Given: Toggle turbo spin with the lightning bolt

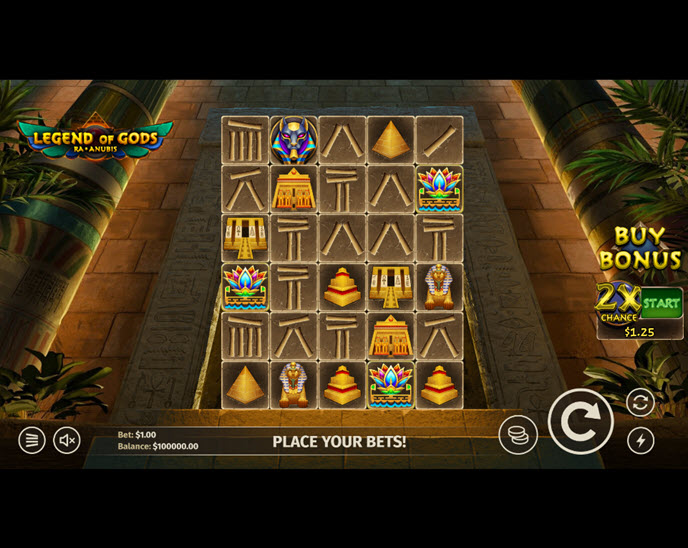Looking at the screenshot, I should 640,440.
